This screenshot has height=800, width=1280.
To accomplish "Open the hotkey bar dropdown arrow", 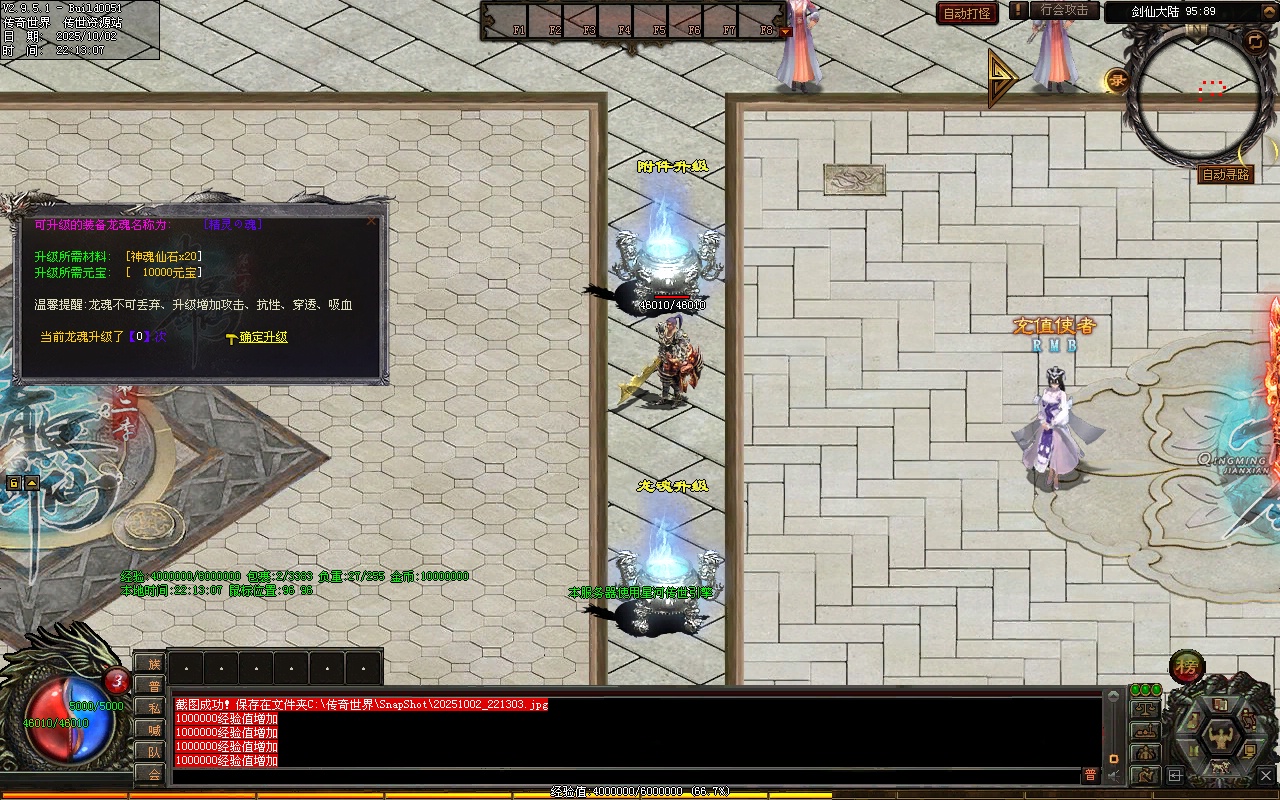I will [785, 31].
